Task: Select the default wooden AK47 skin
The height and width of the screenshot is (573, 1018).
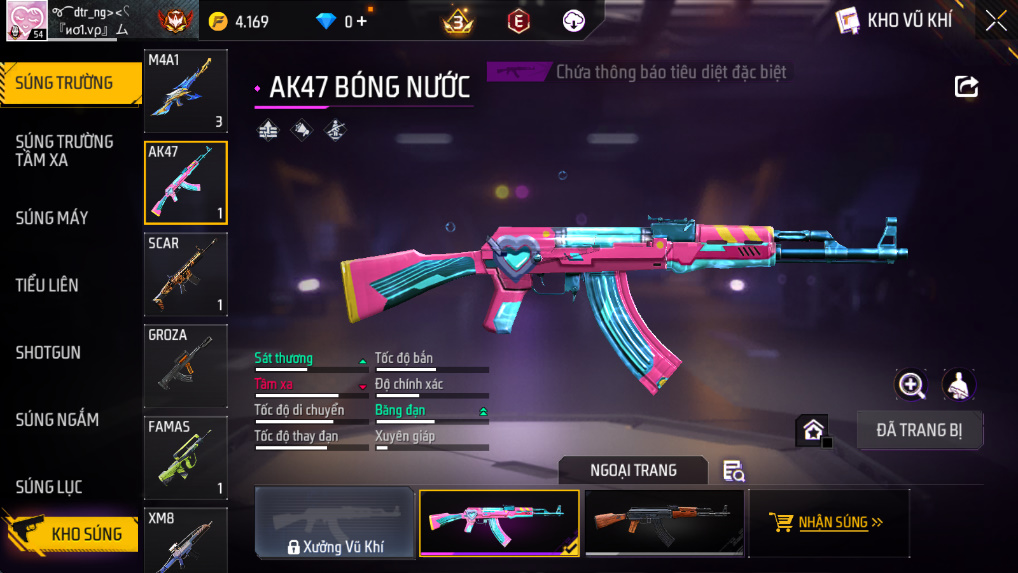Action: click(664, 522)
